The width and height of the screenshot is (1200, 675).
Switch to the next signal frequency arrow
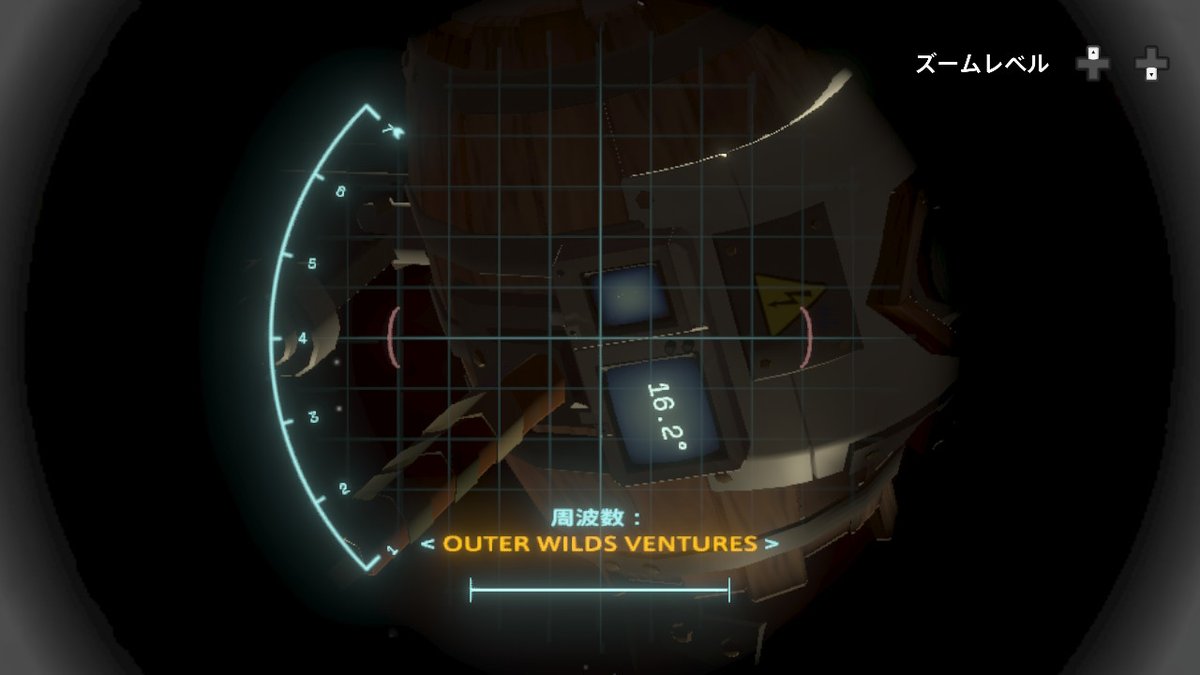coord(771,545)
